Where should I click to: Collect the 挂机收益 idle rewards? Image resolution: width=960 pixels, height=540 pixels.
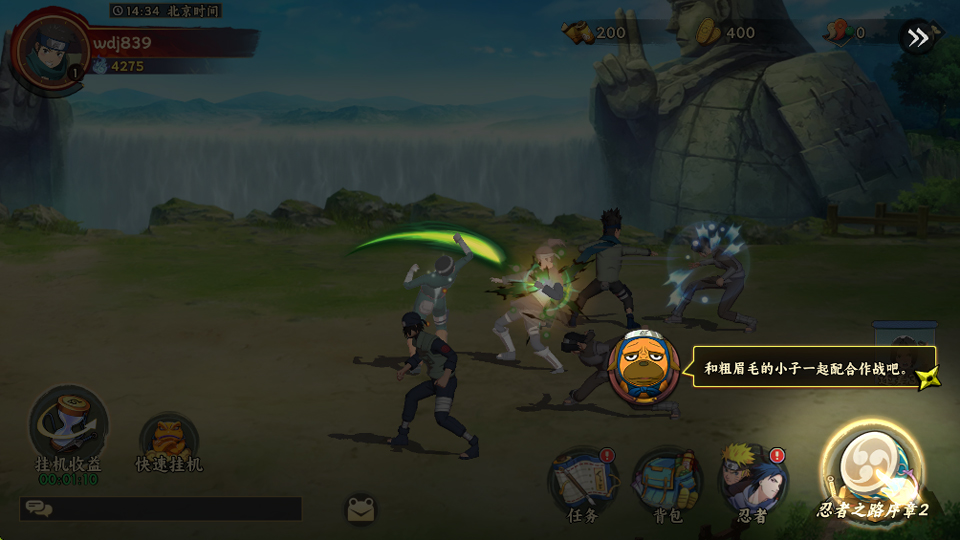click(68, 425)
